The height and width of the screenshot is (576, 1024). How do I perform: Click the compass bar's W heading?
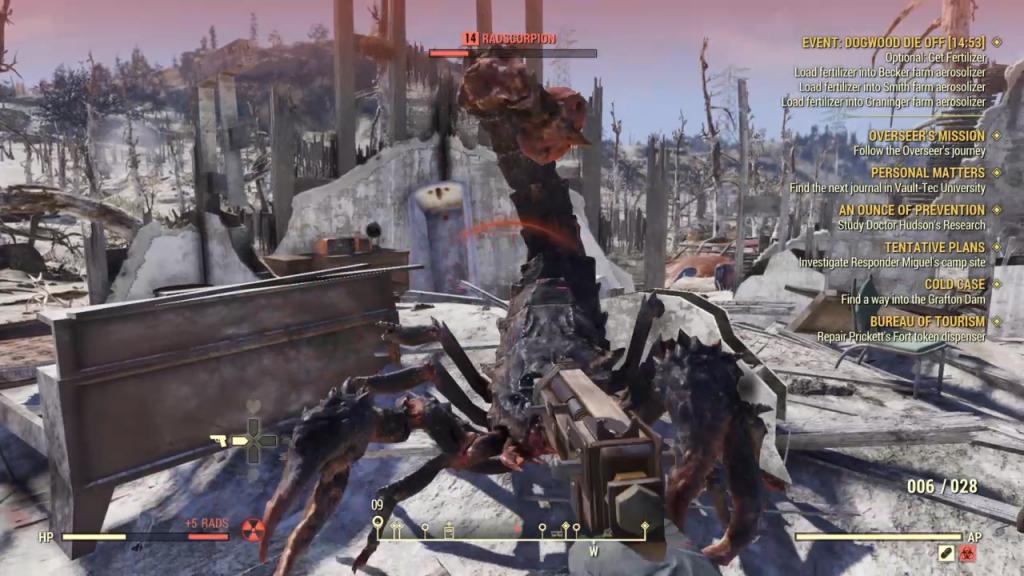tap(593, 551)
